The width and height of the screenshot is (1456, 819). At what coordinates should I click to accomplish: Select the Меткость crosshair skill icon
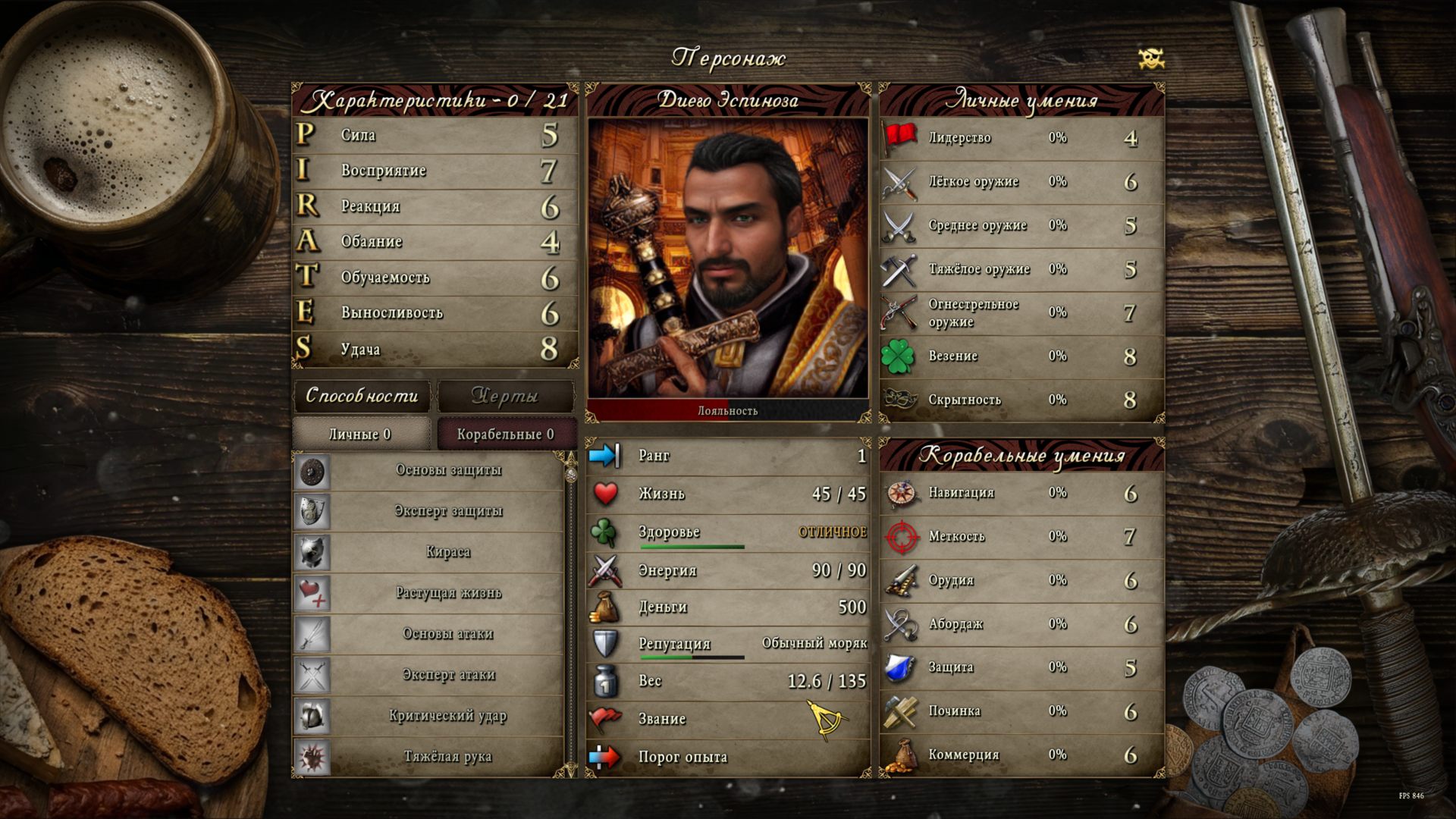[902, 537]
